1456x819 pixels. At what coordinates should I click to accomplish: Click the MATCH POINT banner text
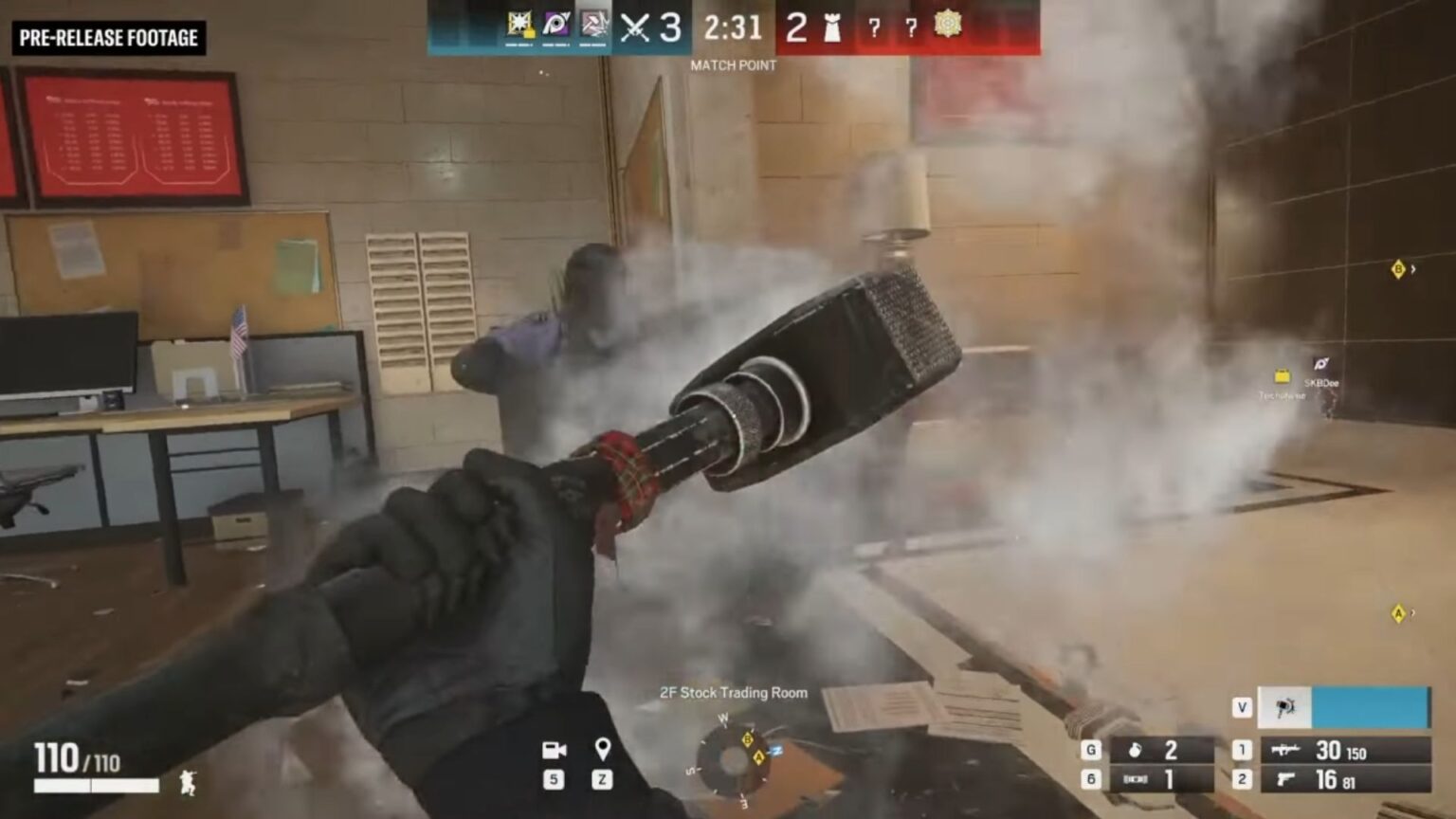[x=733, y=65]
